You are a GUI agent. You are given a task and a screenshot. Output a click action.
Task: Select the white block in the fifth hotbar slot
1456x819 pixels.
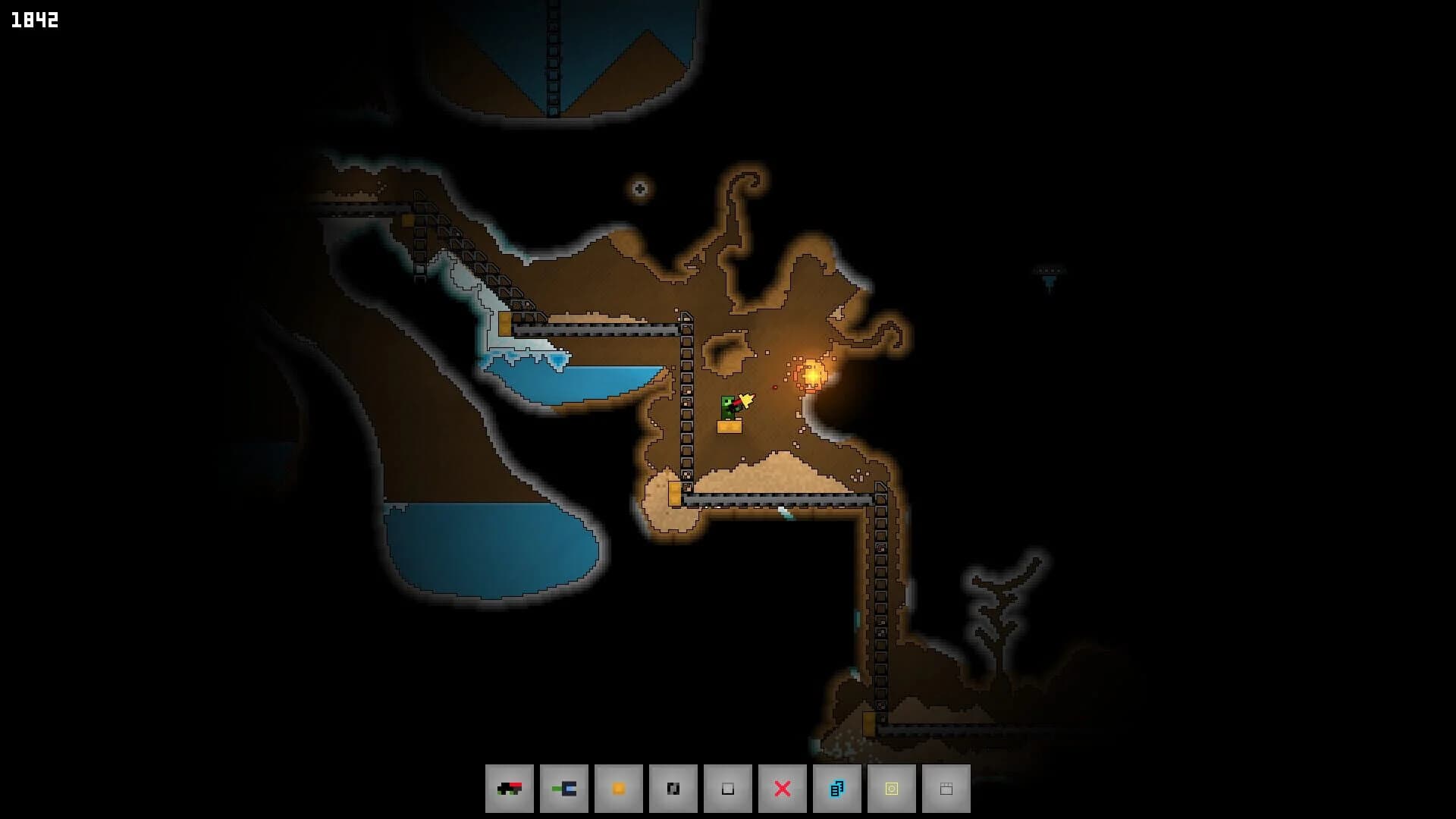(728, 788)
